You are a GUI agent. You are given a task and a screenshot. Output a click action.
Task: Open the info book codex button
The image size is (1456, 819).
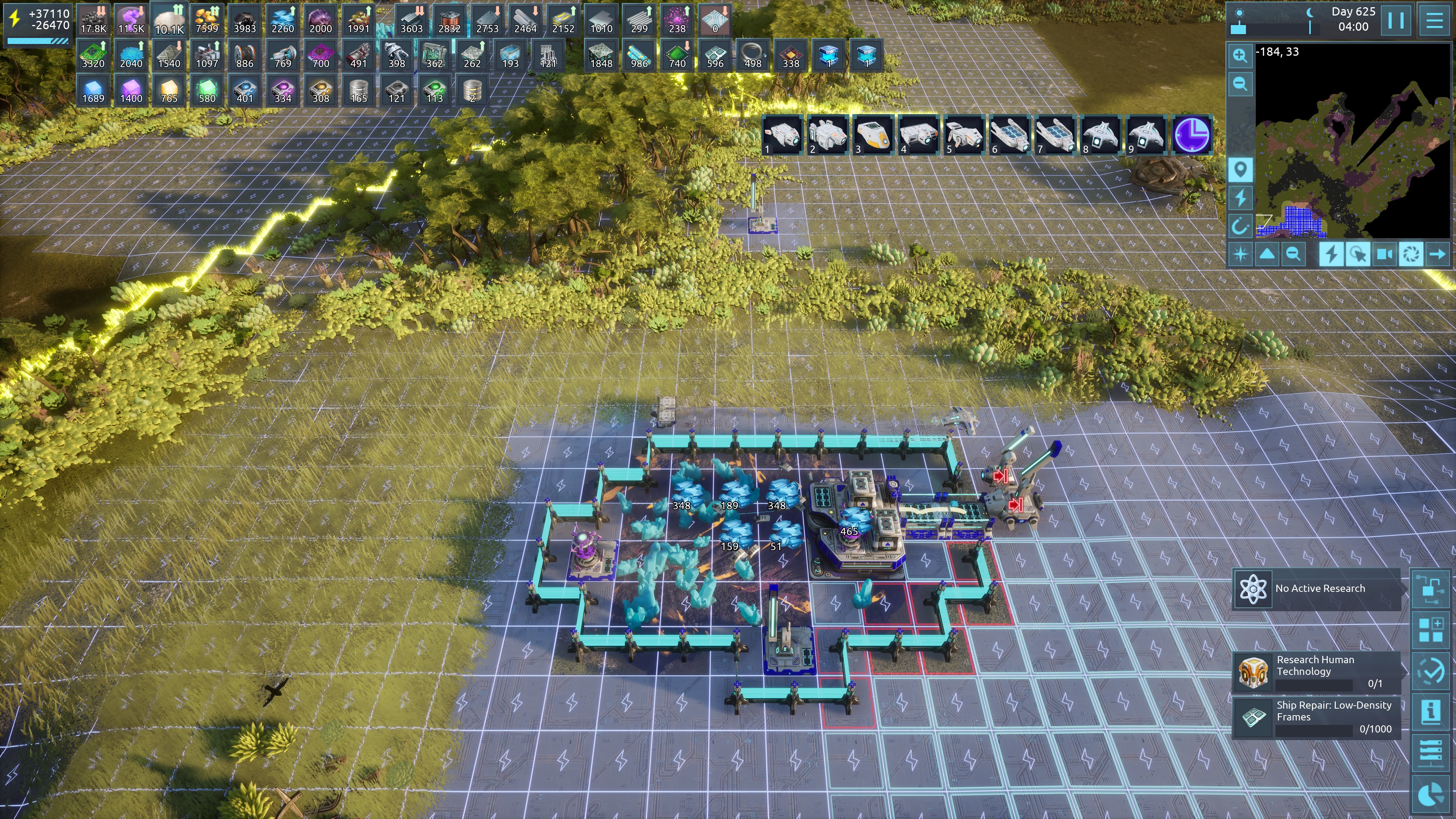tap(1431, 711)
